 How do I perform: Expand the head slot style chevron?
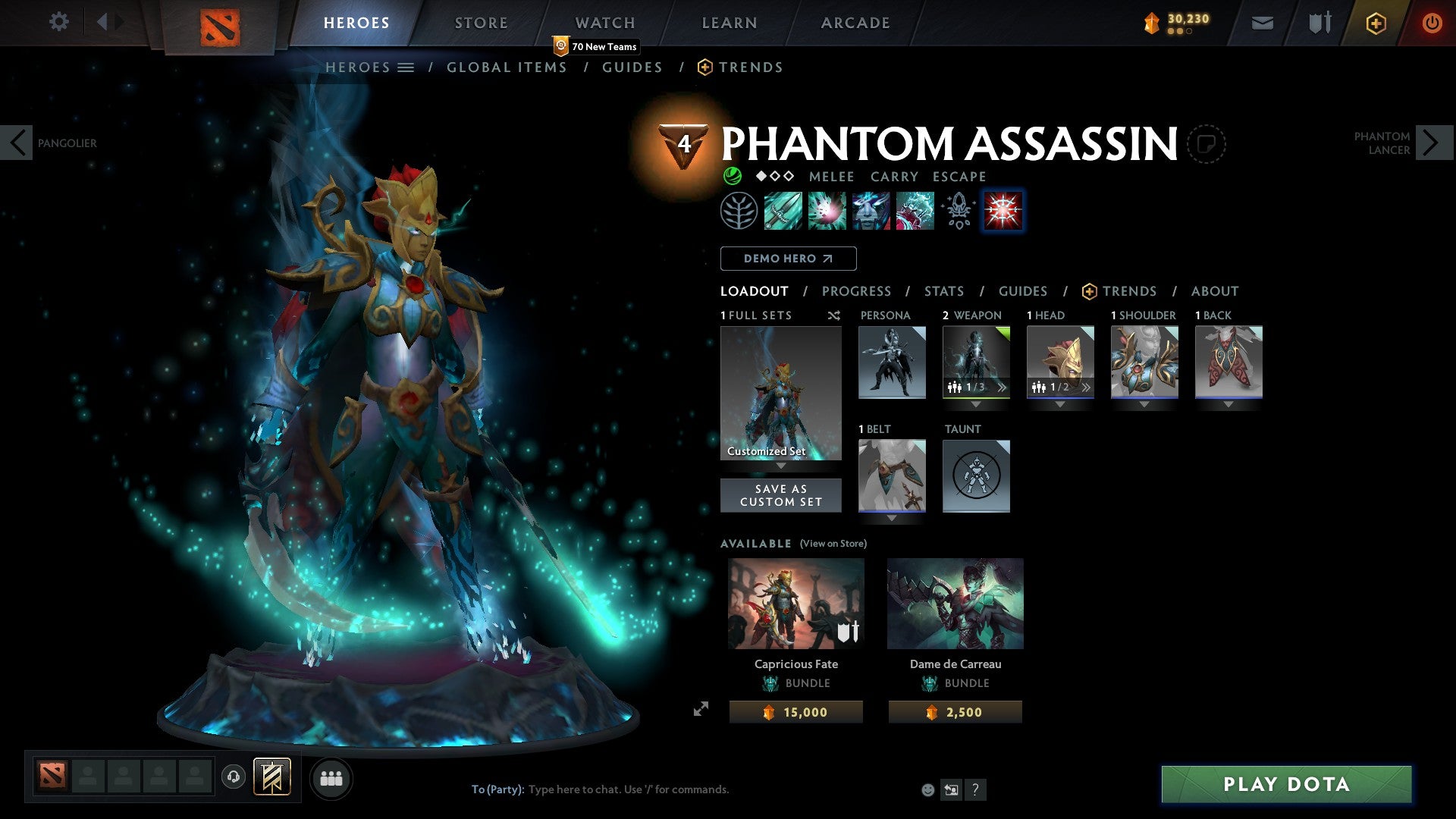pos(1087,388)
